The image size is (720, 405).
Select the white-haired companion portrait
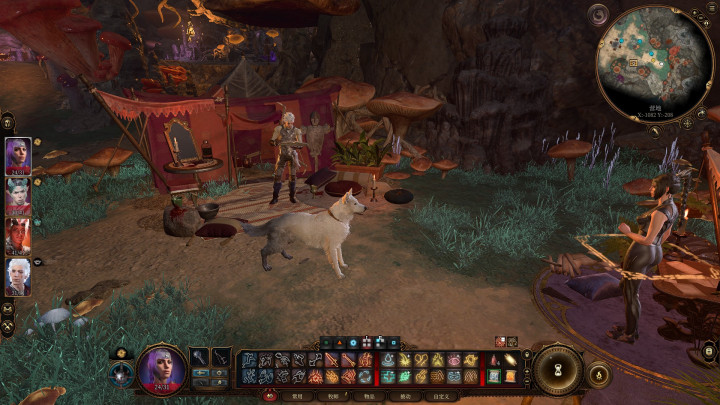[18, 276]
